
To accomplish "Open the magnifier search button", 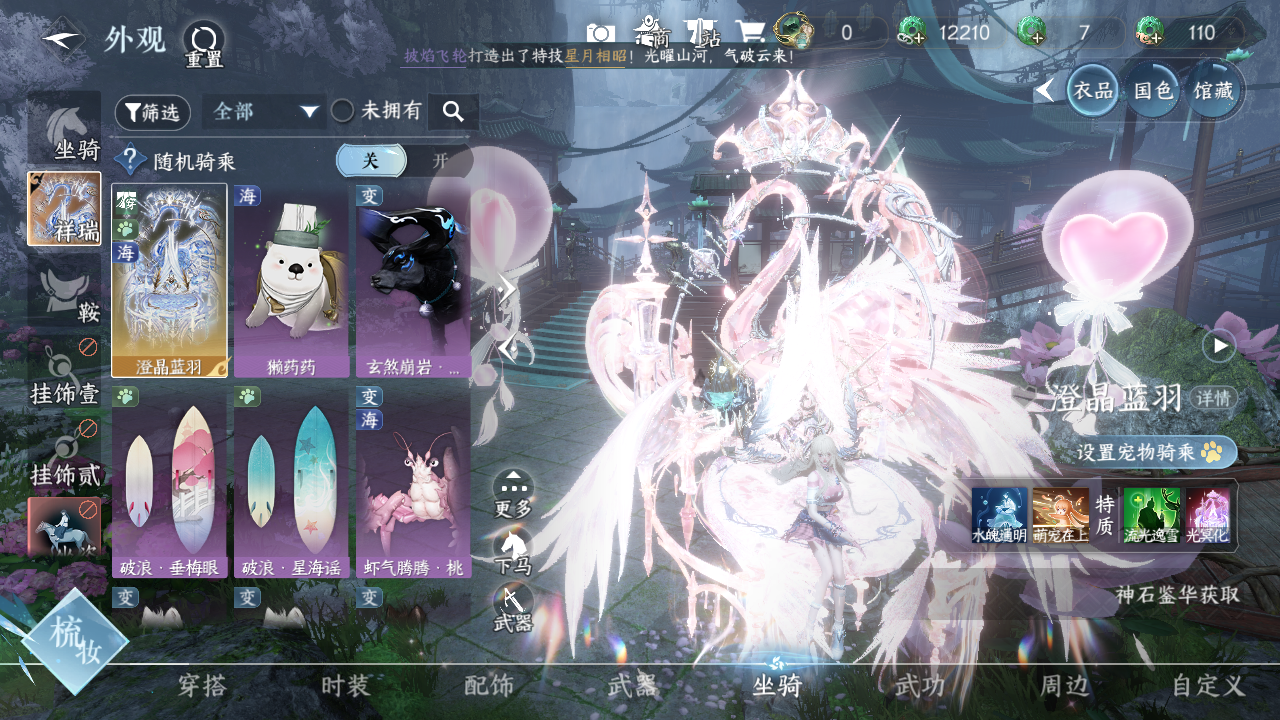I will (x=453, y=112).
